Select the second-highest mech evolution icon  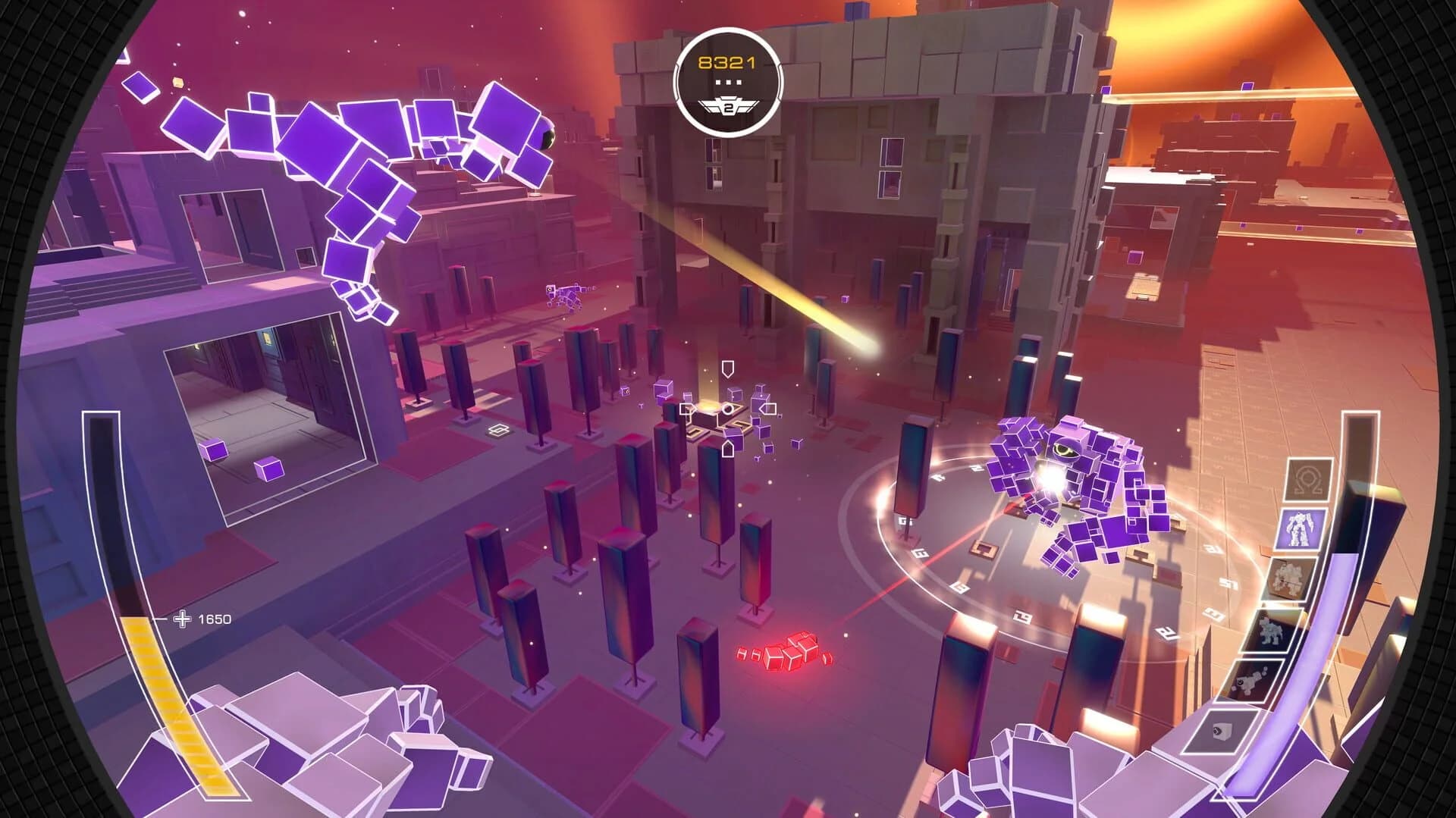1288,576
